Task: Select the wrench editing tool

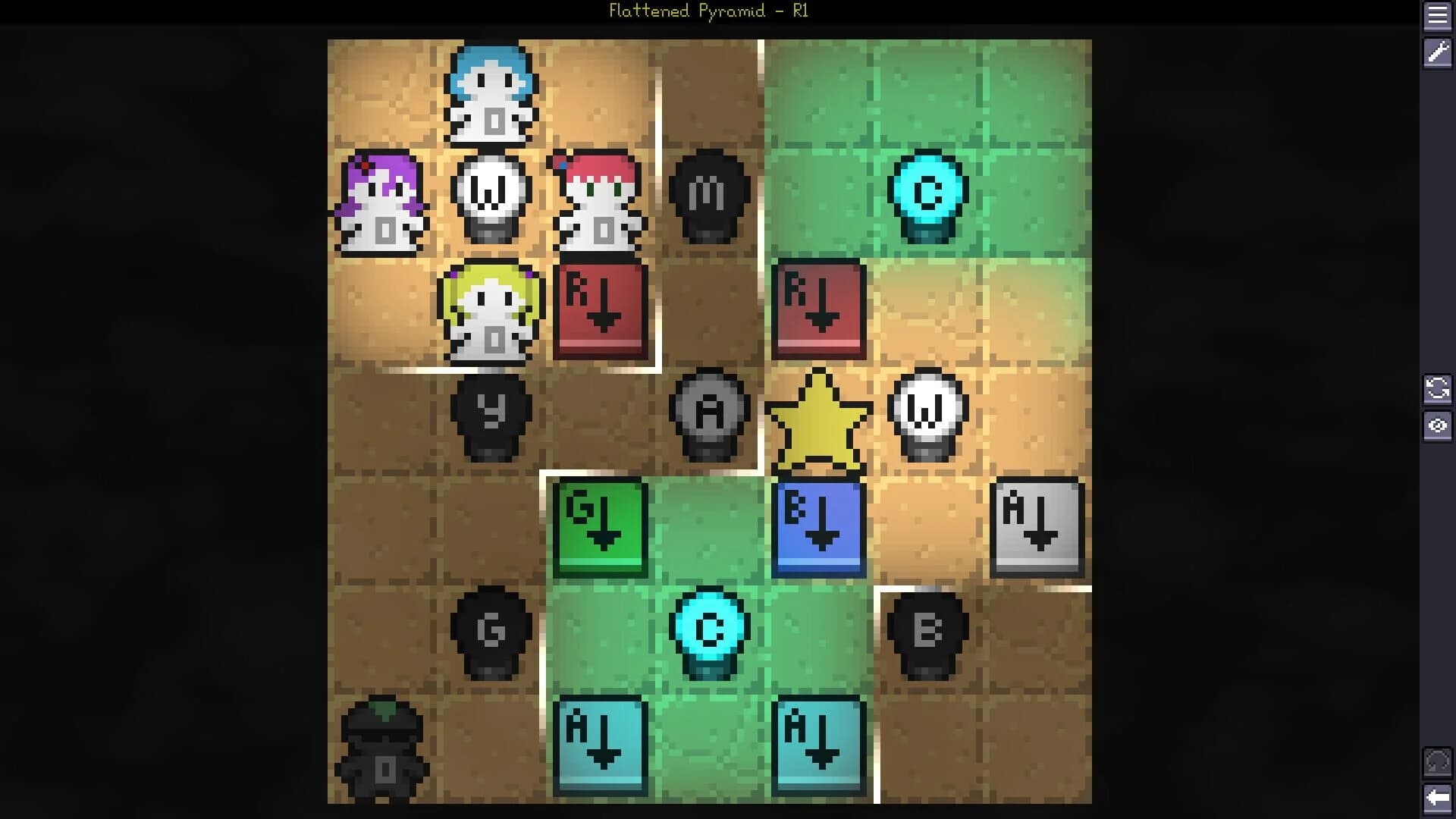Action: pyautogui.click(x=1439, y=53)
